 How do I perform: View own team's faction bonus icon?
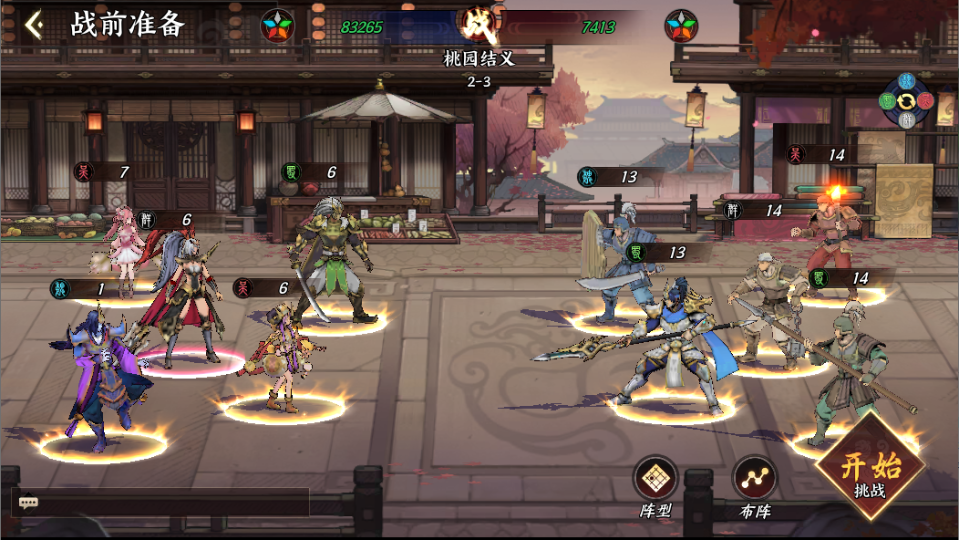277,25
